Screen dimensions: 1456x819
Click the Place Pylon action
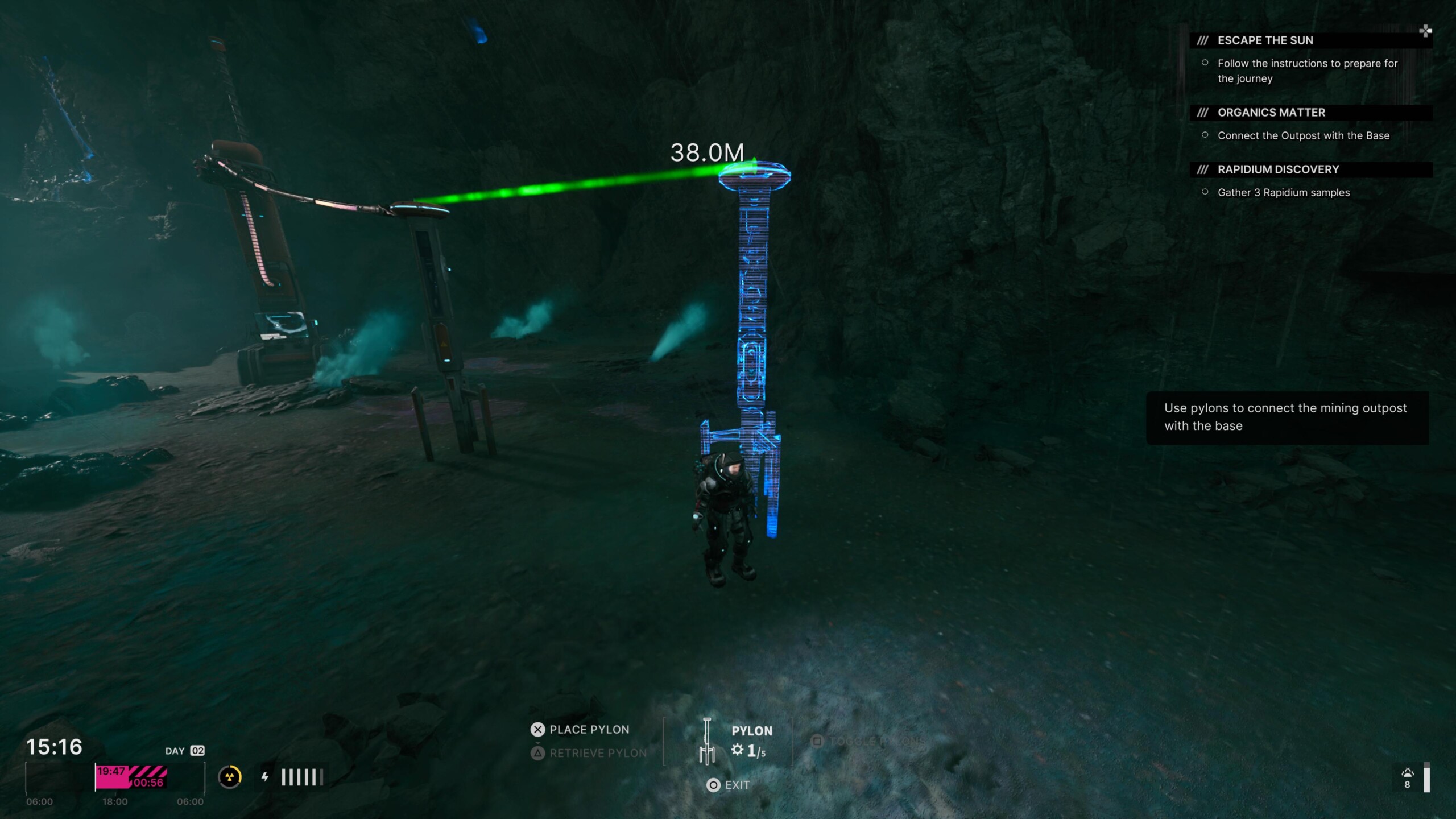[x=580, y=730]
